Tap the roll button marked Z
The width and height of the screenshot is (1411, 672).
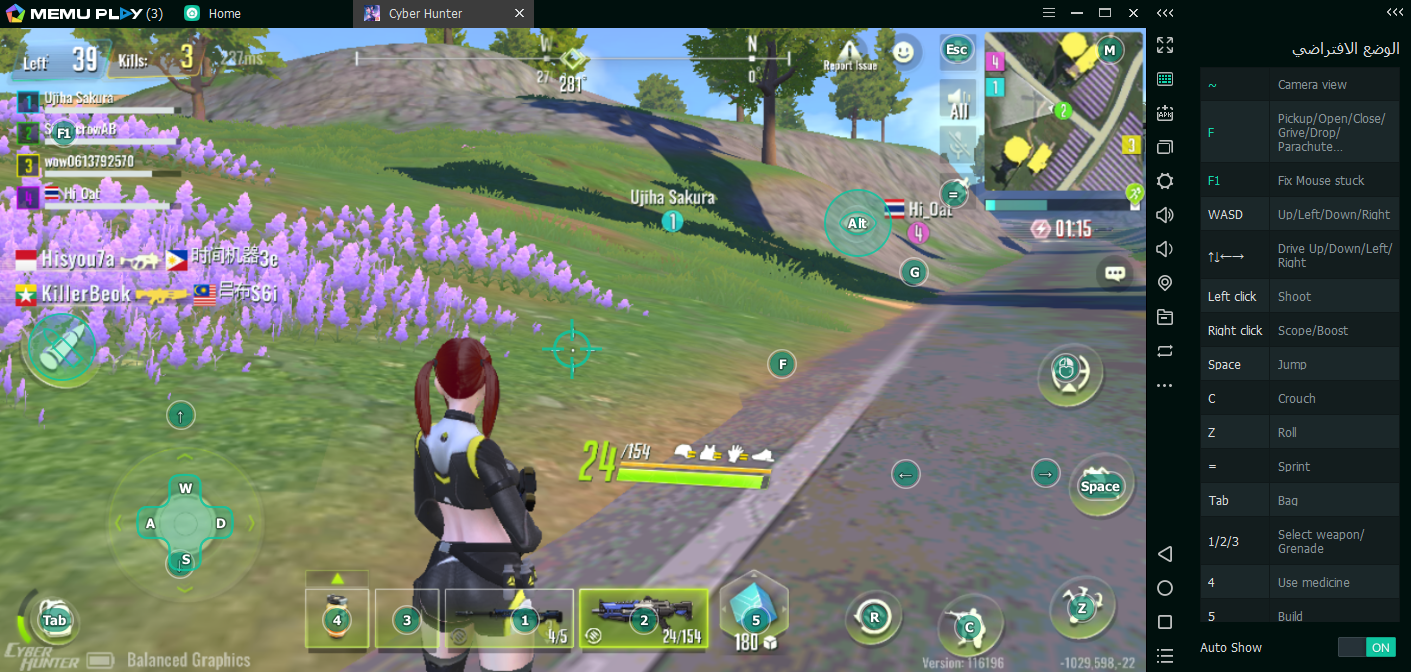click(1081, 607)
